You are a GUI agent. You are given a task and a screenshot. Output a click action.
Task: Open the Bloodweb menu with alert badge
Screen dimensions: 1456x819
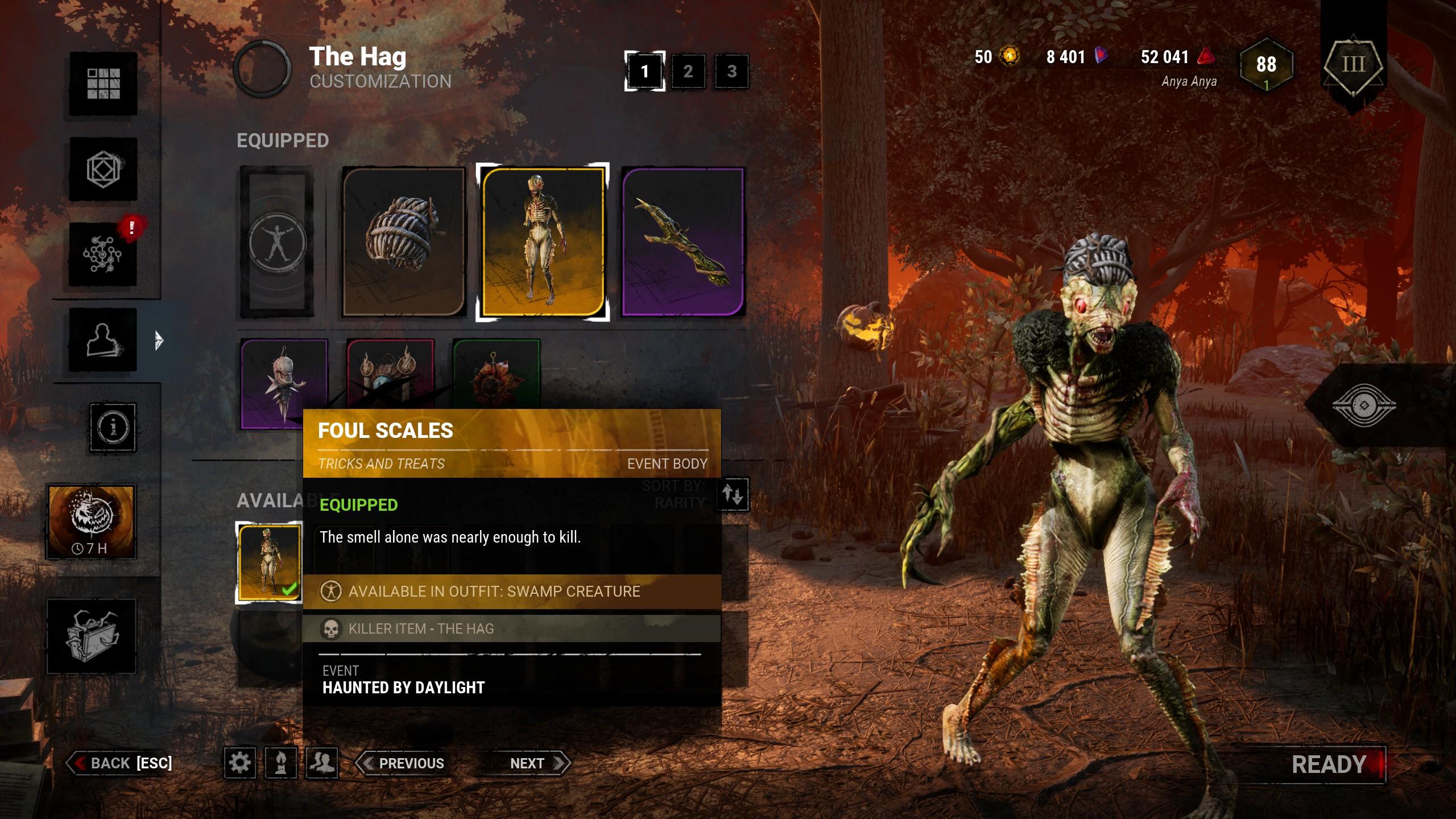coord(103,254)
